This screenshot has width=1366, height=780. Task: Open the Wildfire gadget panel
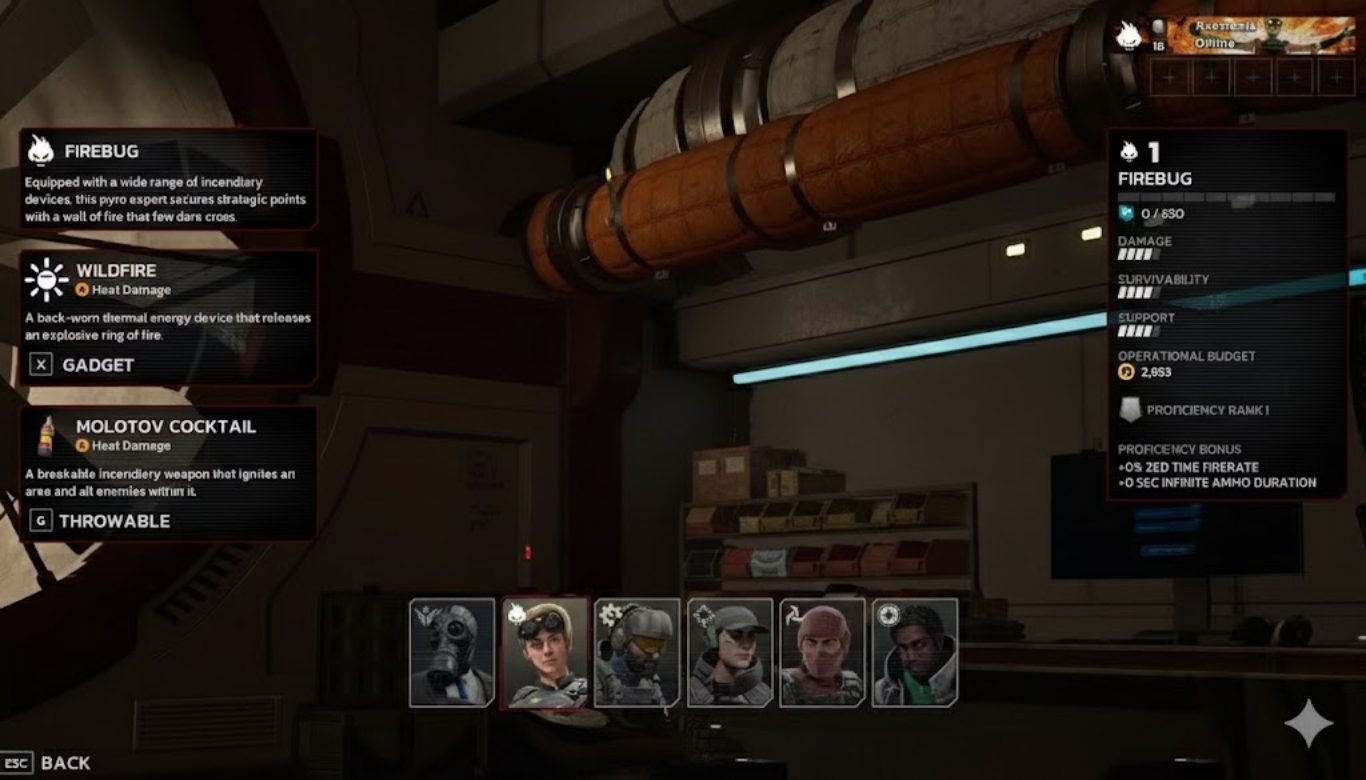(168, 317)
